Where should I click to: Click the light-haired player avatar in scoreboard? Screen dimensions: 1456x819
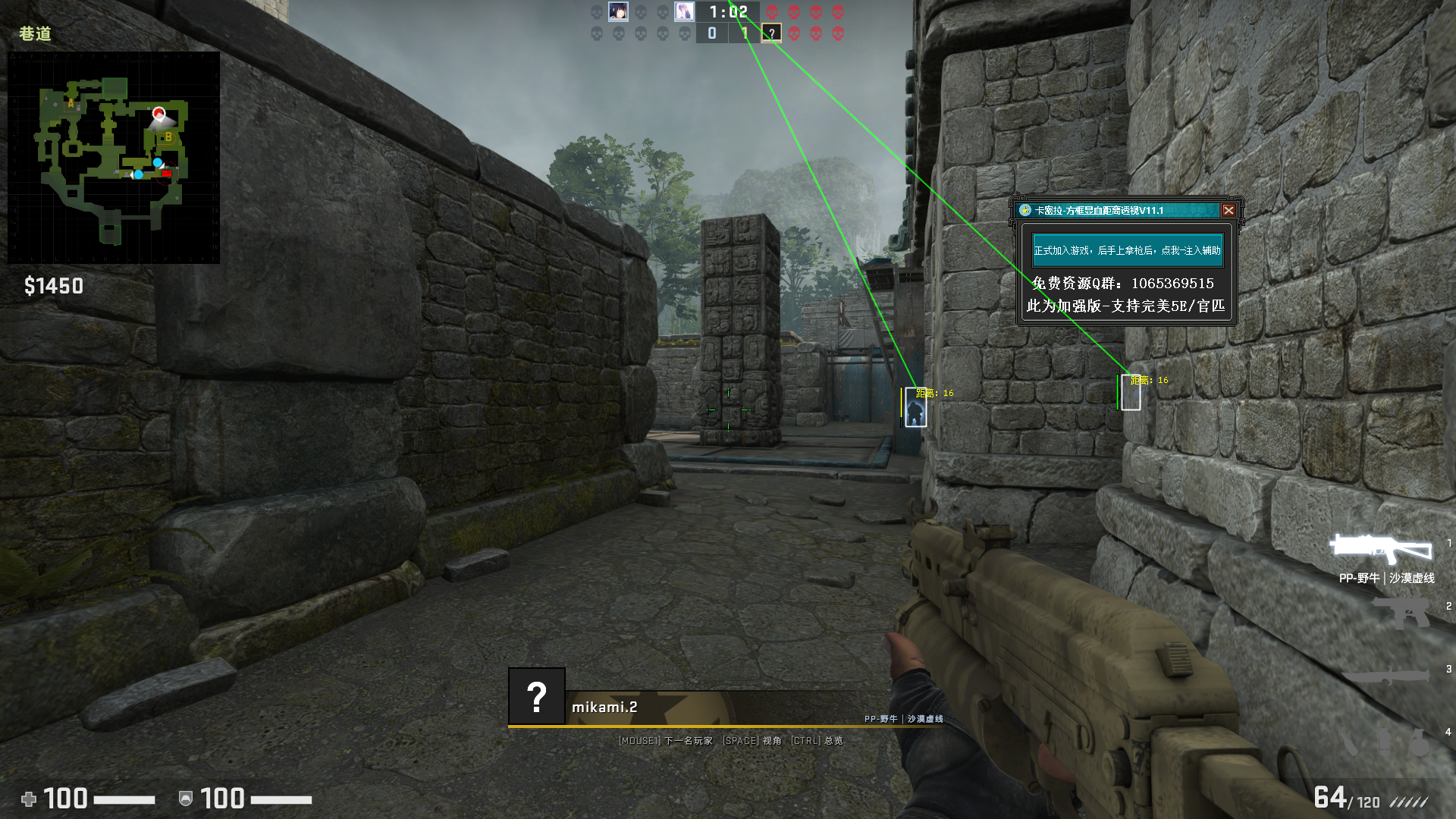tap(685, 11)
